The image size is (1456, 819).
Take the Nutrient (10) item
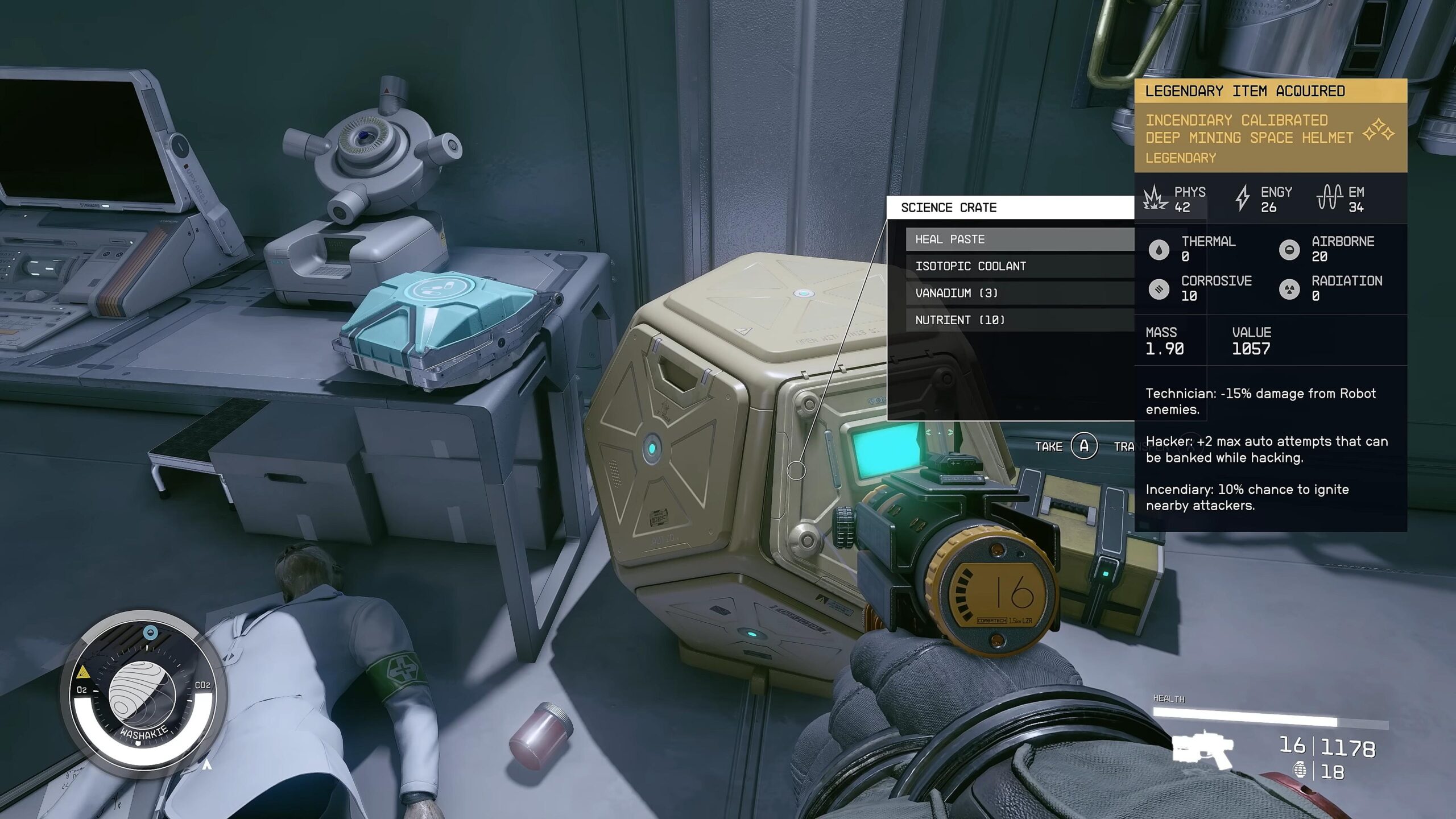click(1019, 320)
